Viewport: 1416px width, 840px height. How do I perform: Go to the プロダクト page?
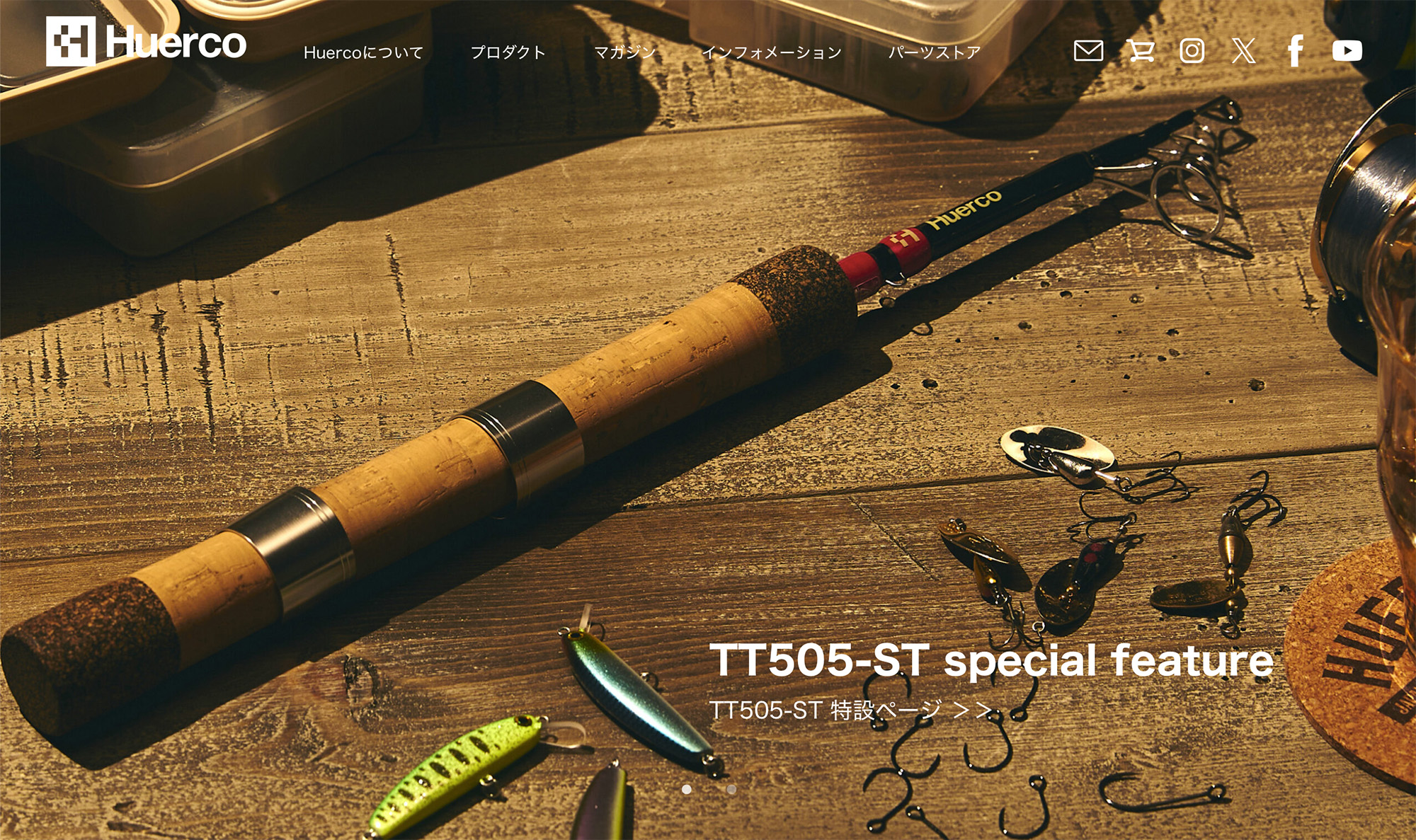pyautogui.click(x=508, y=52)
